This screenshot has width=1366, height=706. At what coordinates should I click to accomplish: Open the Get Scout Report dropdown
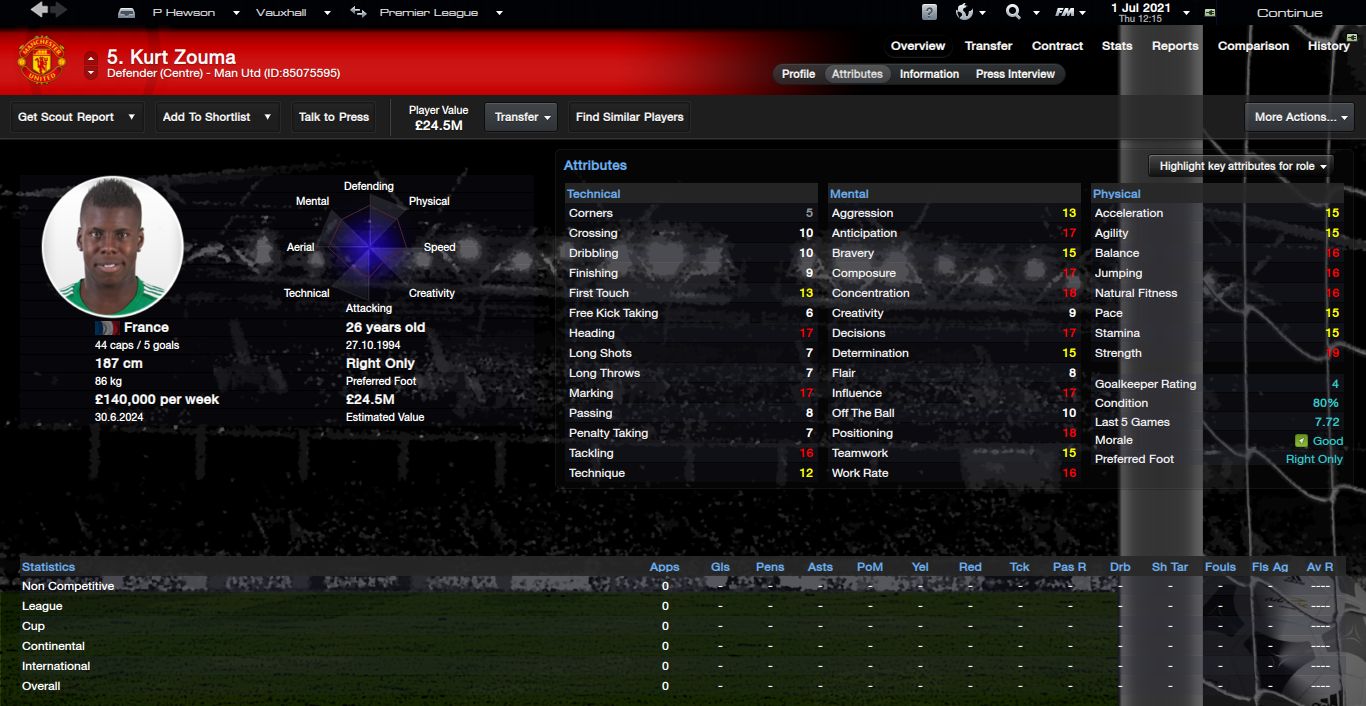[76, 117]
